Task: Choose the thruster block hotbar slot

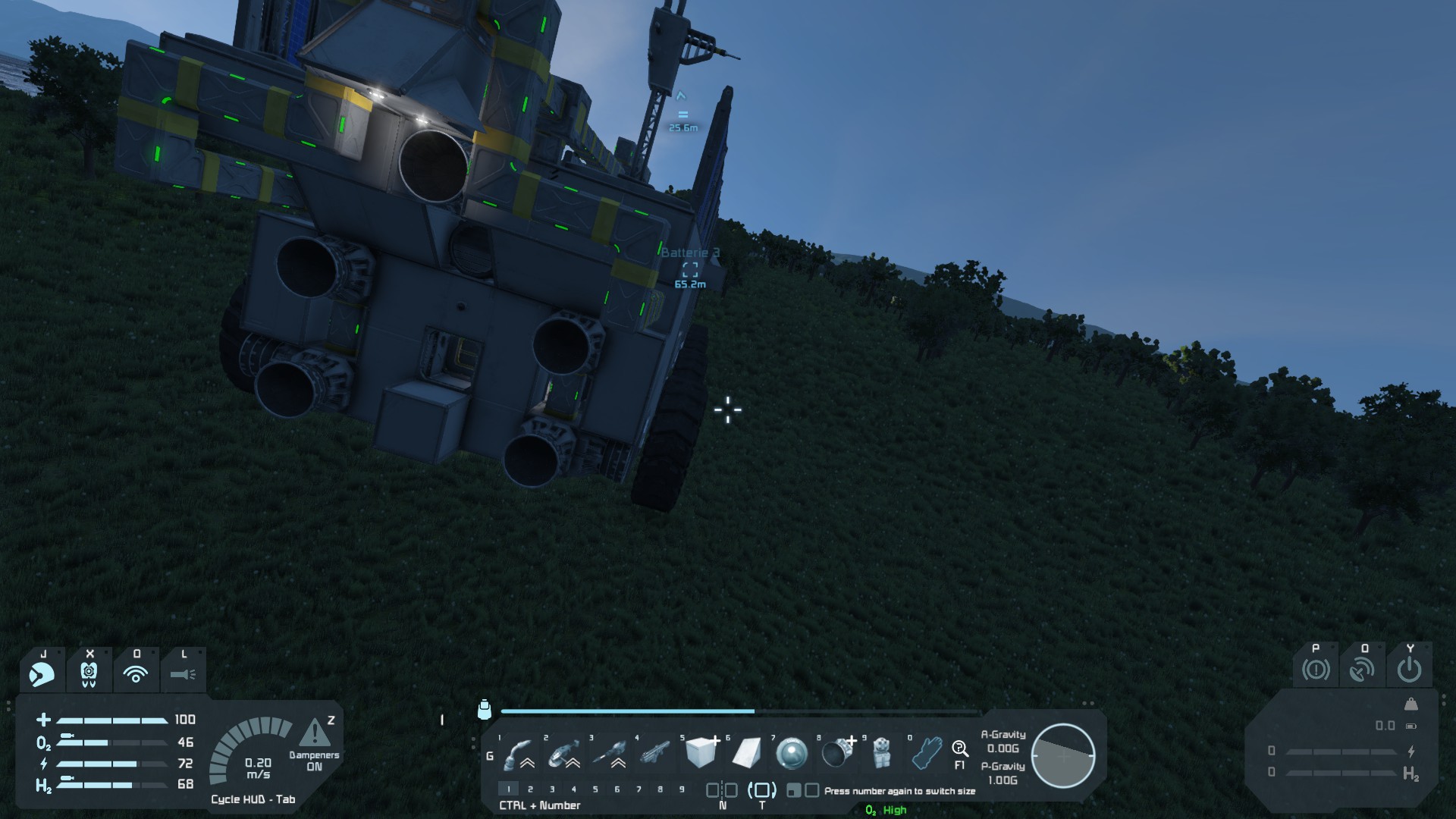Action: 837,753
